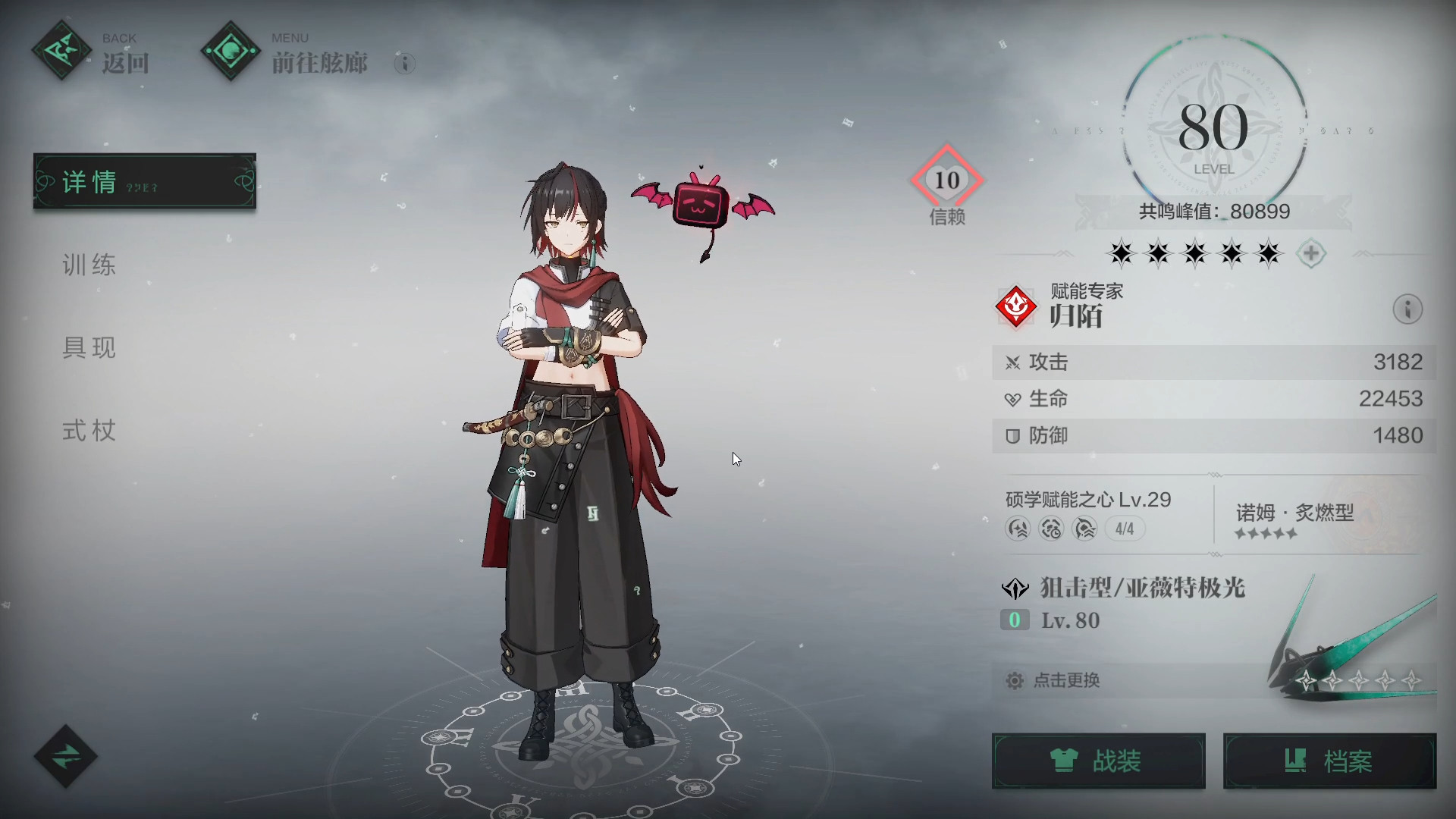
Task: Click the level 80 emblem
Action: pos(1213,130)
